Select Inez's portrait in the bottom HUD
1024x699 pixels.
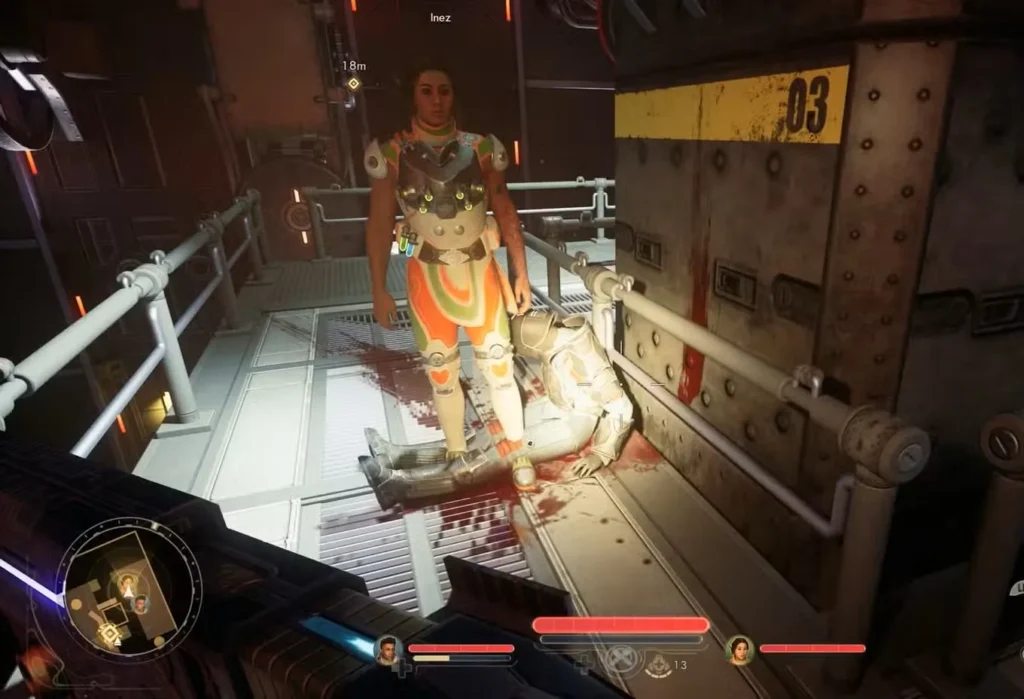click(740, 650)
